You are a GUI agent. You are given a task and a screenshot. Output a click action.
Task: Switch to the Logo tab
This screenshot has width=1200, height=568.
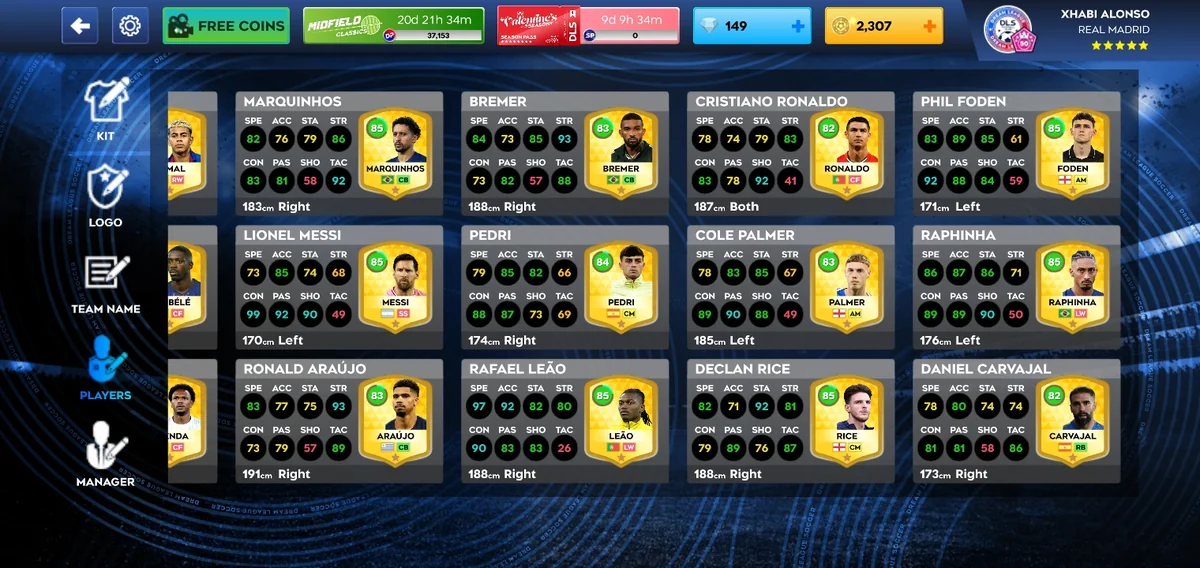(105, 196)
